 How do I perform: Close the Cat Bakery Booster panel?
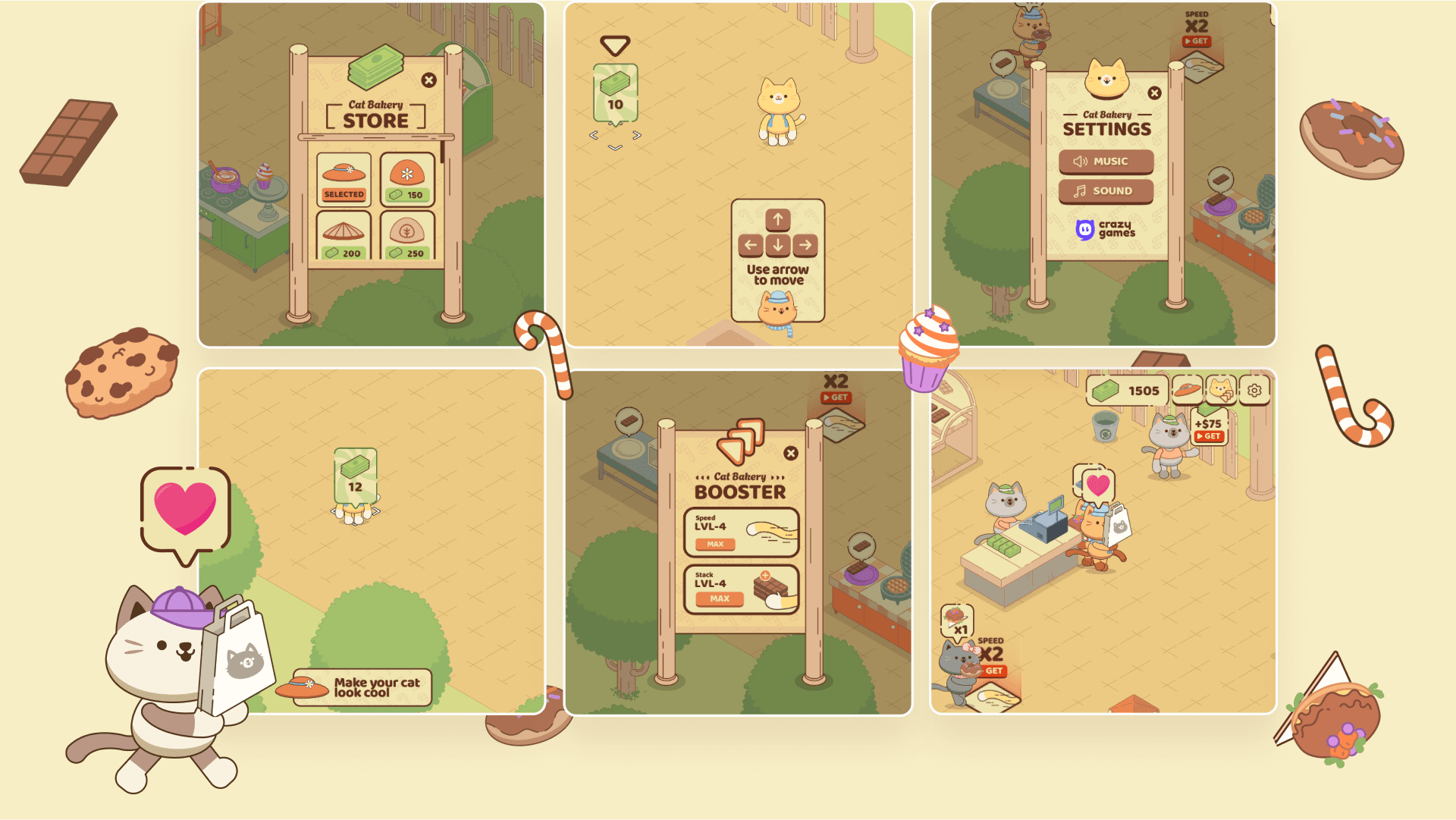point(791,454)
